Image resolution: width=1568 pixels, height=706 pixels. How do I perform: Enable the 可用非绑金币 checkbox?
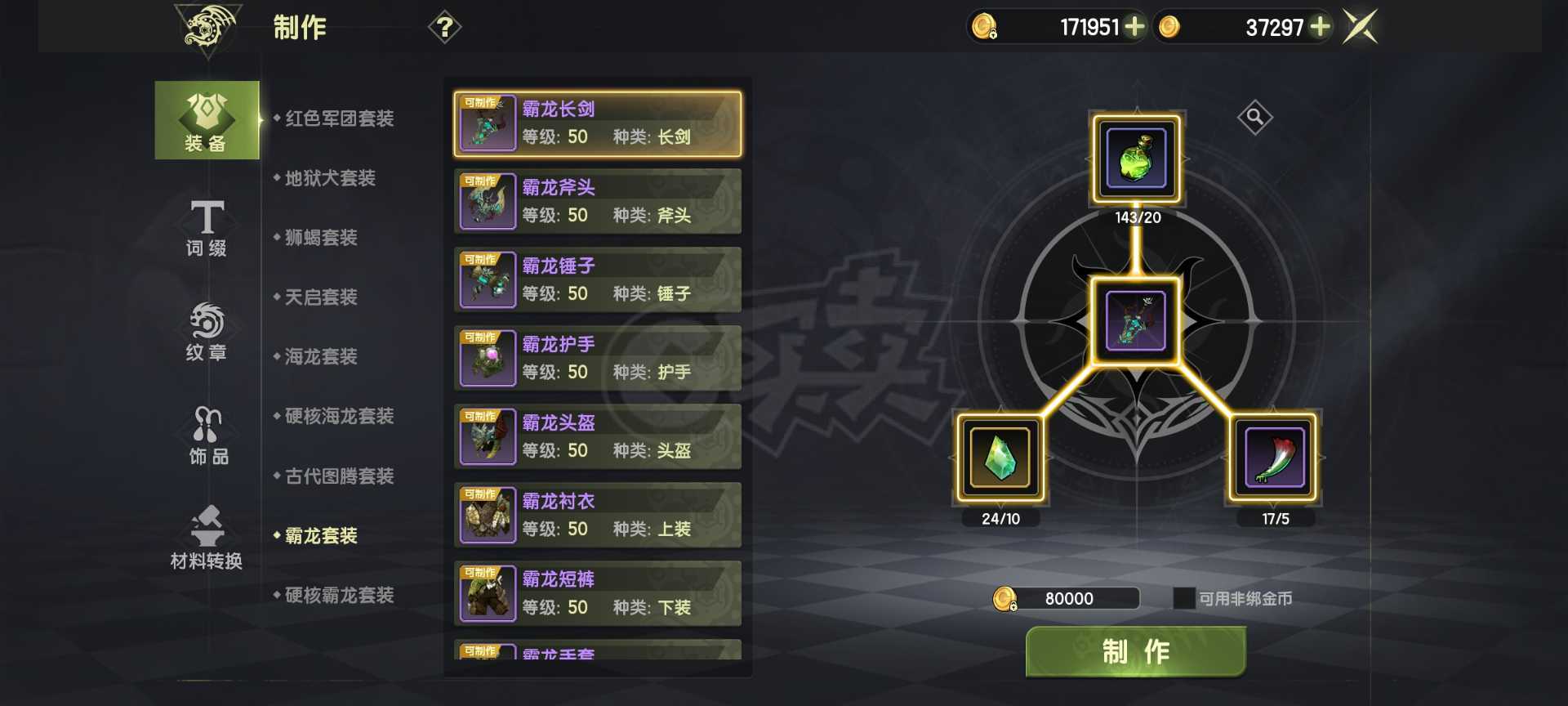coord(1183,599)
